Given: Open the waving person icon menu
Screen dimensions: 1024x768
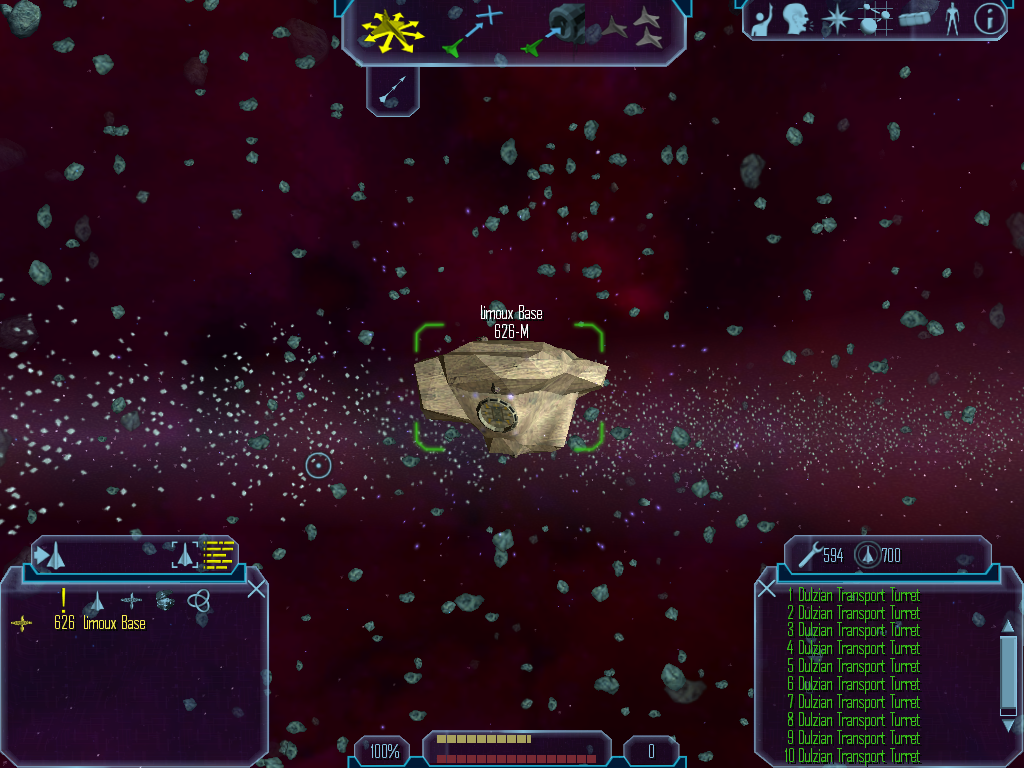Looking at the screenshot, I should click(763, 20).
